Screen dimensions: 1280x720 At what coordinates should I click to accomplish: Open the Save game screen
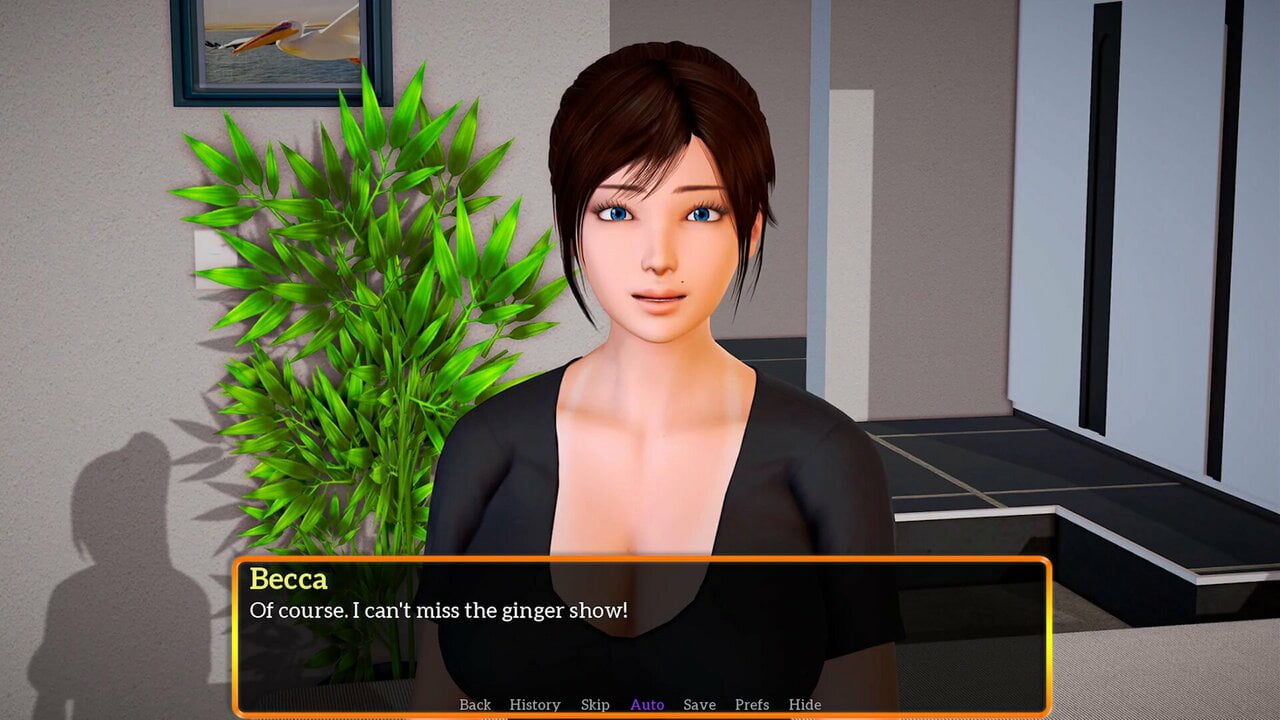click(699, 705)
